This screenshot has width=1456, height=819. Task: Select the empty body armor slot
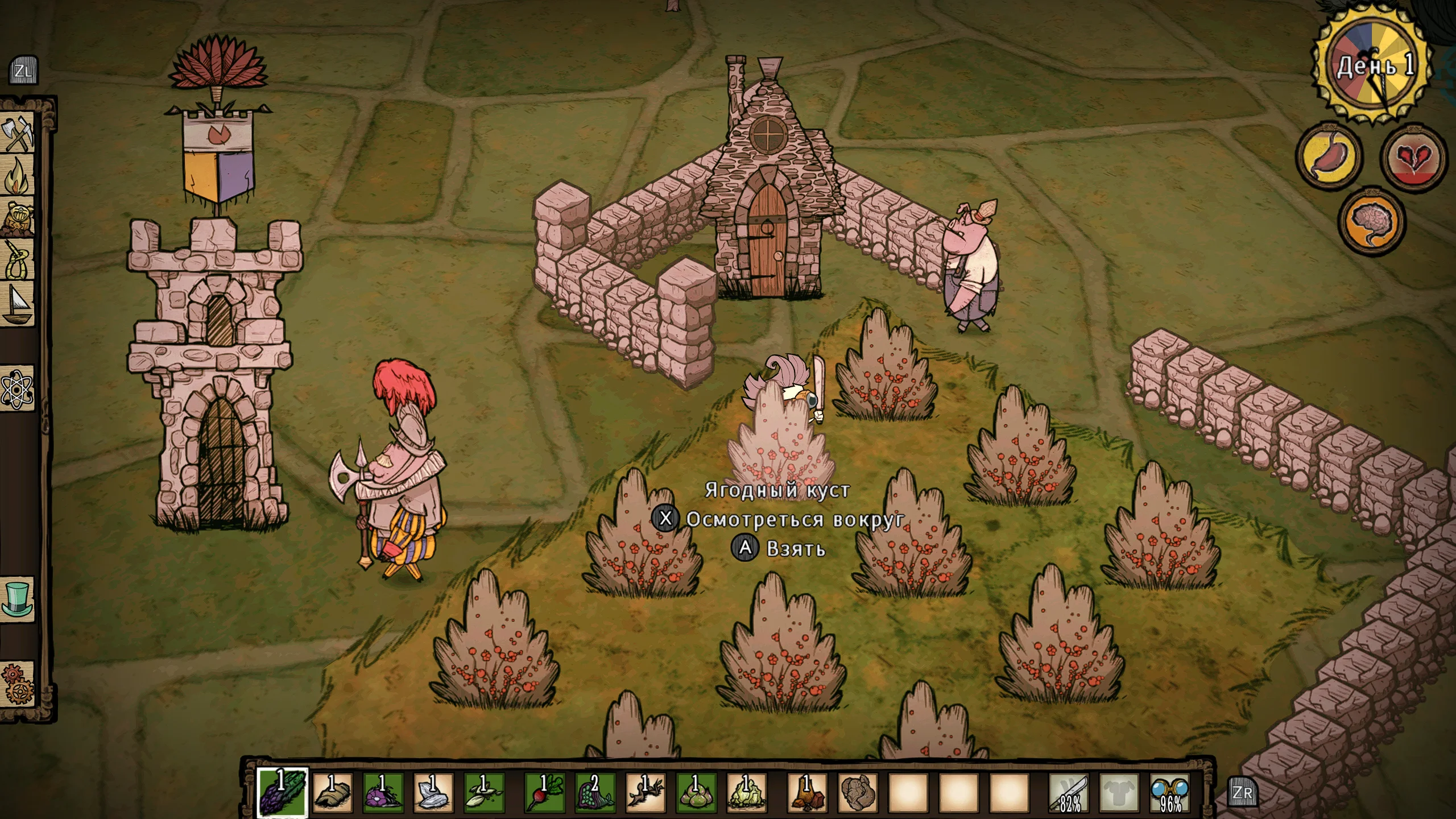tap(1119, 792)
